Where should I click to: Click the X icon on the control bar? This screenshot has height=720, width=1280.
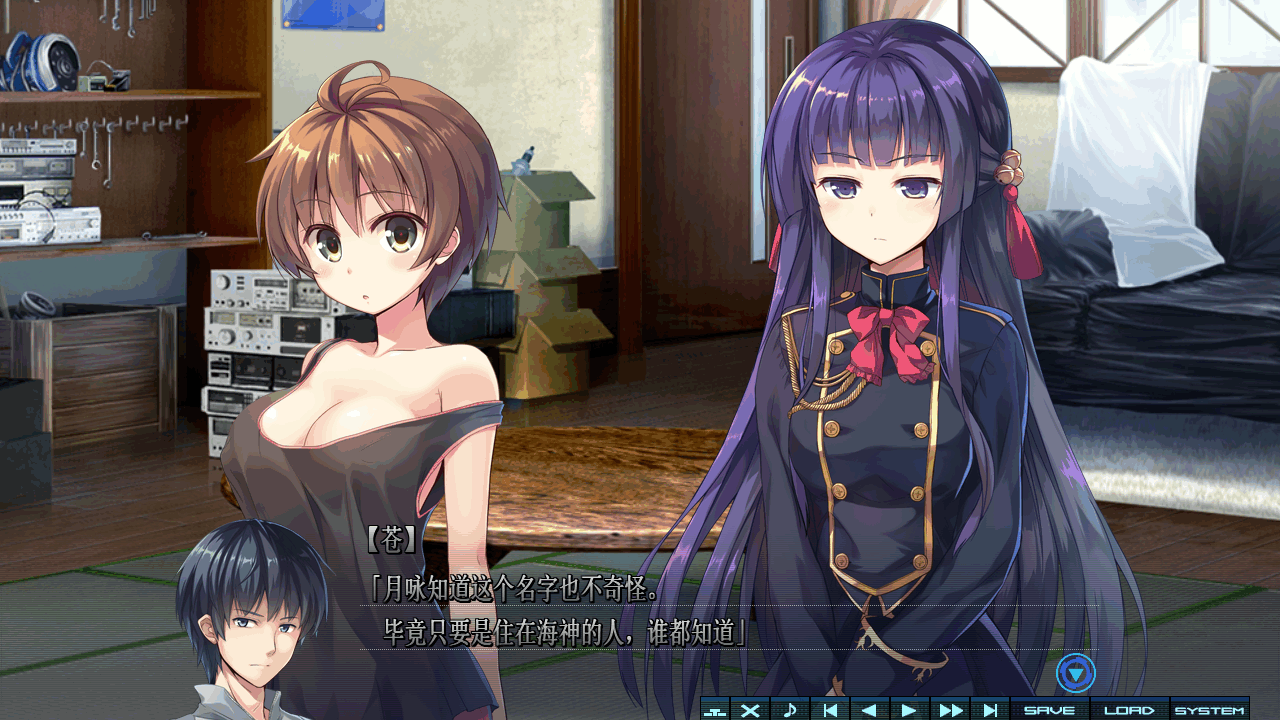[749, 706]
